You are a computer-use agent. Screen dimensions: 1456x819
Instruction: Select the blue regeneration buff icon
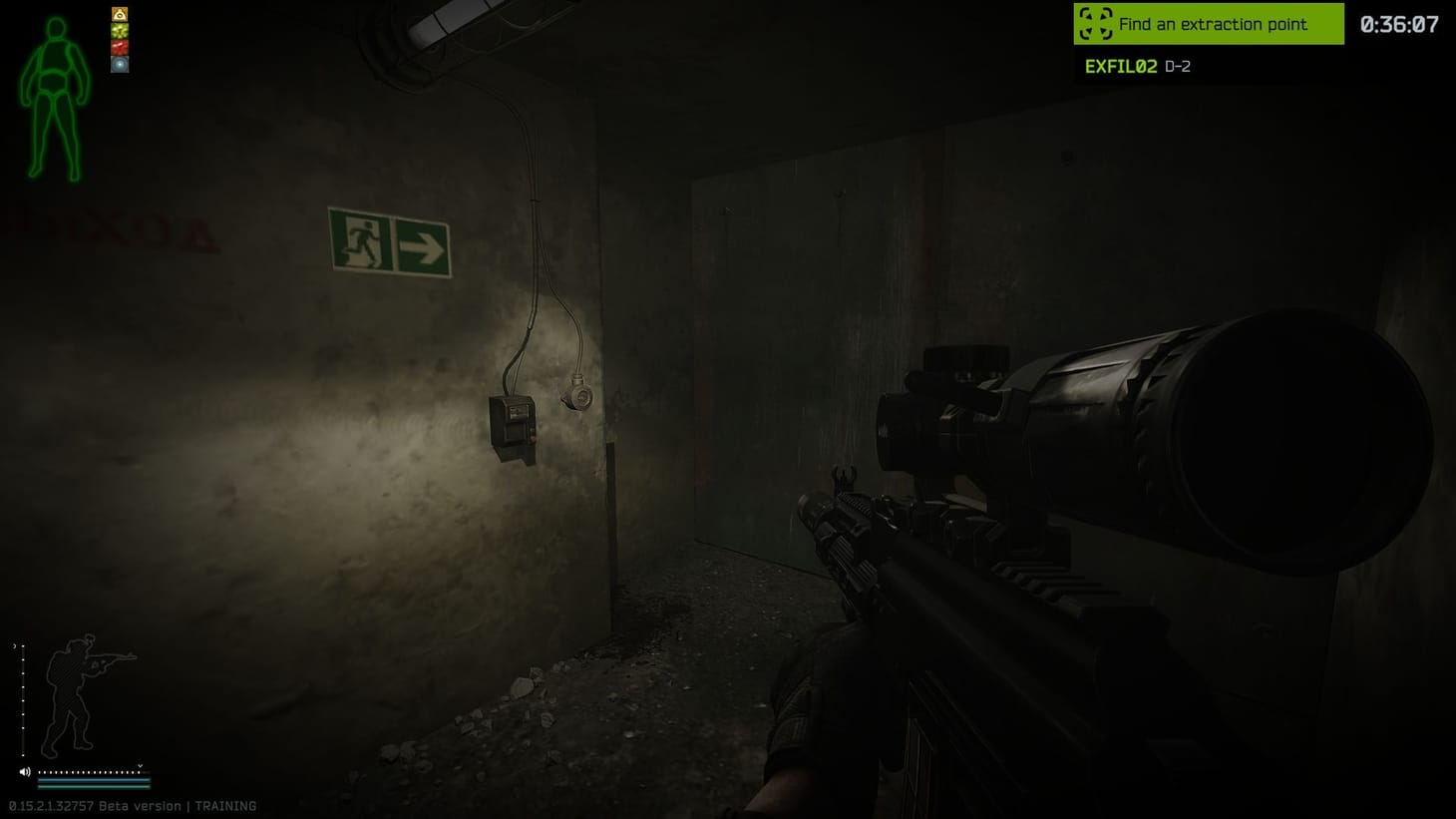[120, 64]
